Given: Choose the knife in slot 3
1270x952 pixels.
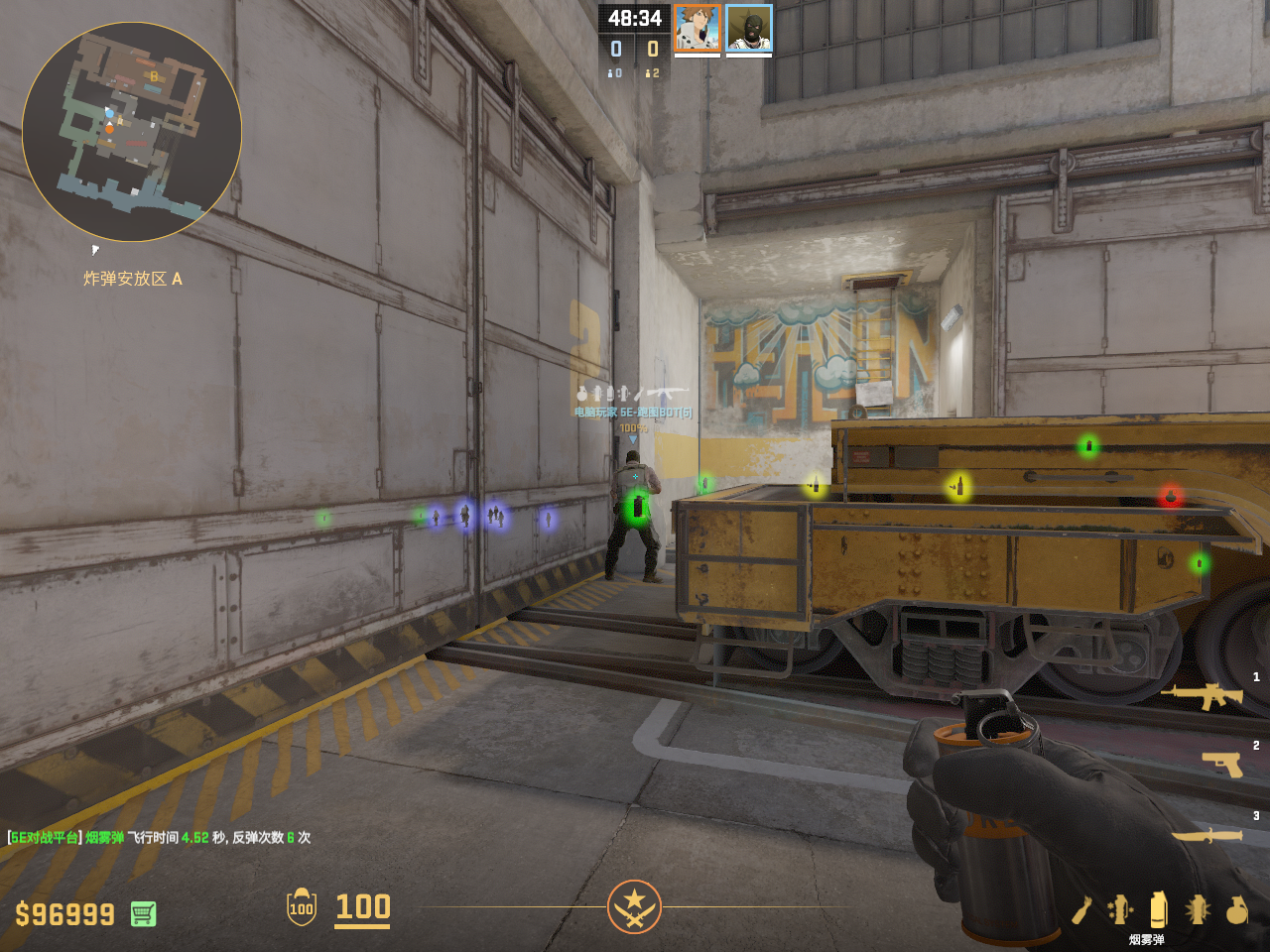Looking at the screenshot, I should (1207, 836).
